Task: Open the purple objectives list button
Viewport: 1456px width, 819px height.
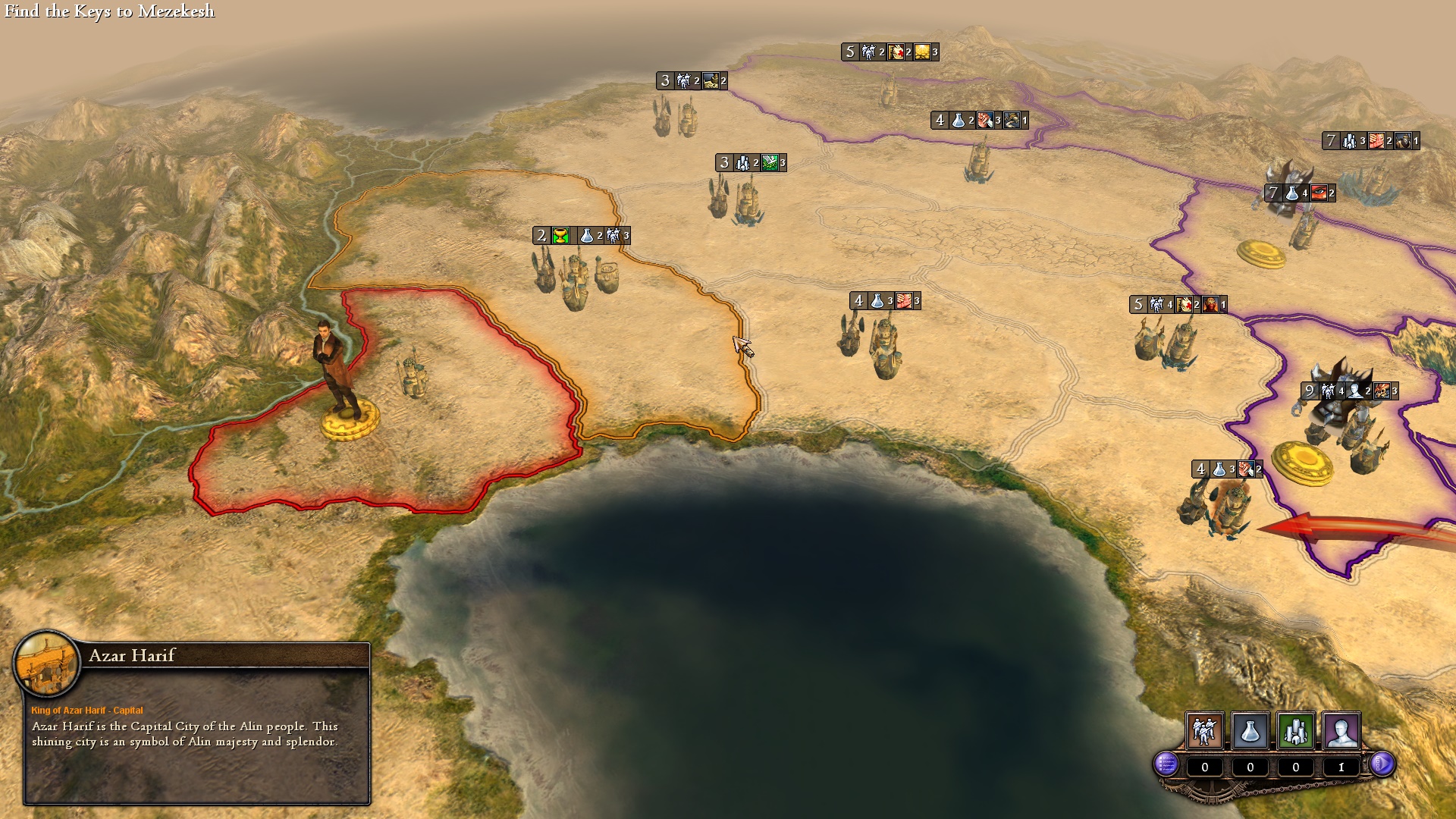Action: pos(1166,764)
